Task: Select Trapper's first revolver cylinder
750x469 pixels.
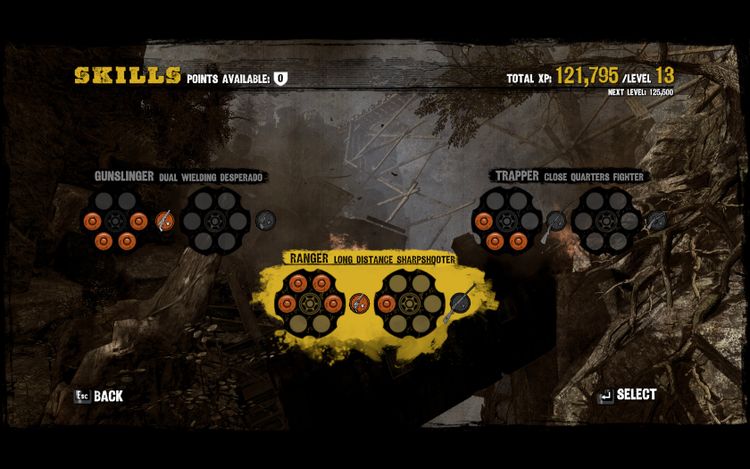Action: (506, 219)
